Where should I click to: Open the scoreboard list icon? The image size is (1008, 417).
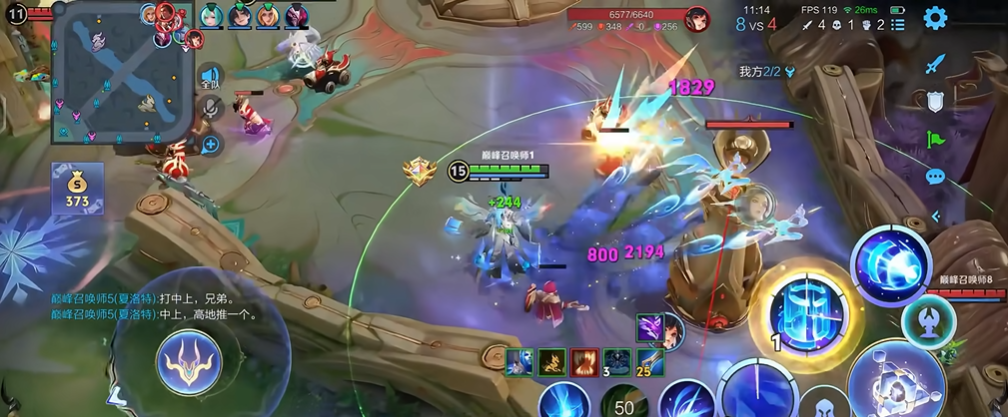click(x=897, y=24)
